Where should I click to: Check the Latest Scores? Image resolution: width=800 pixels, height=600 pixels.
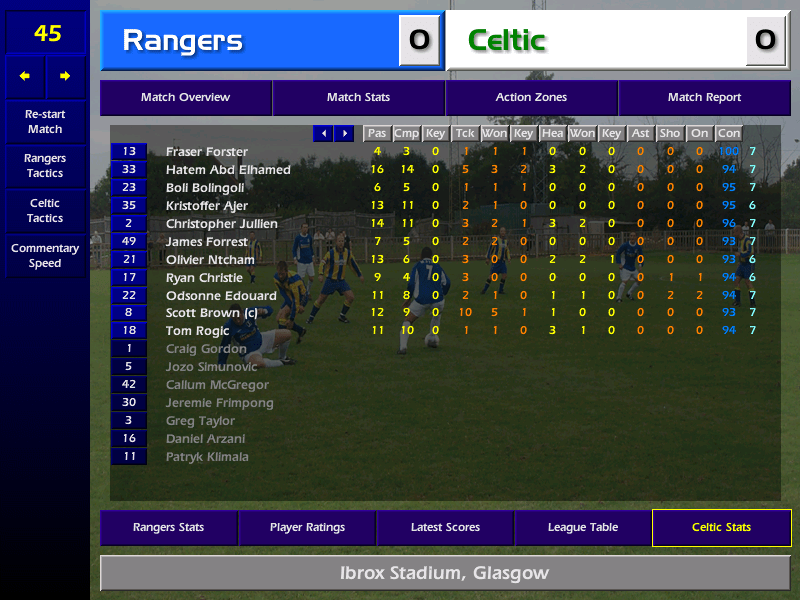445,528
